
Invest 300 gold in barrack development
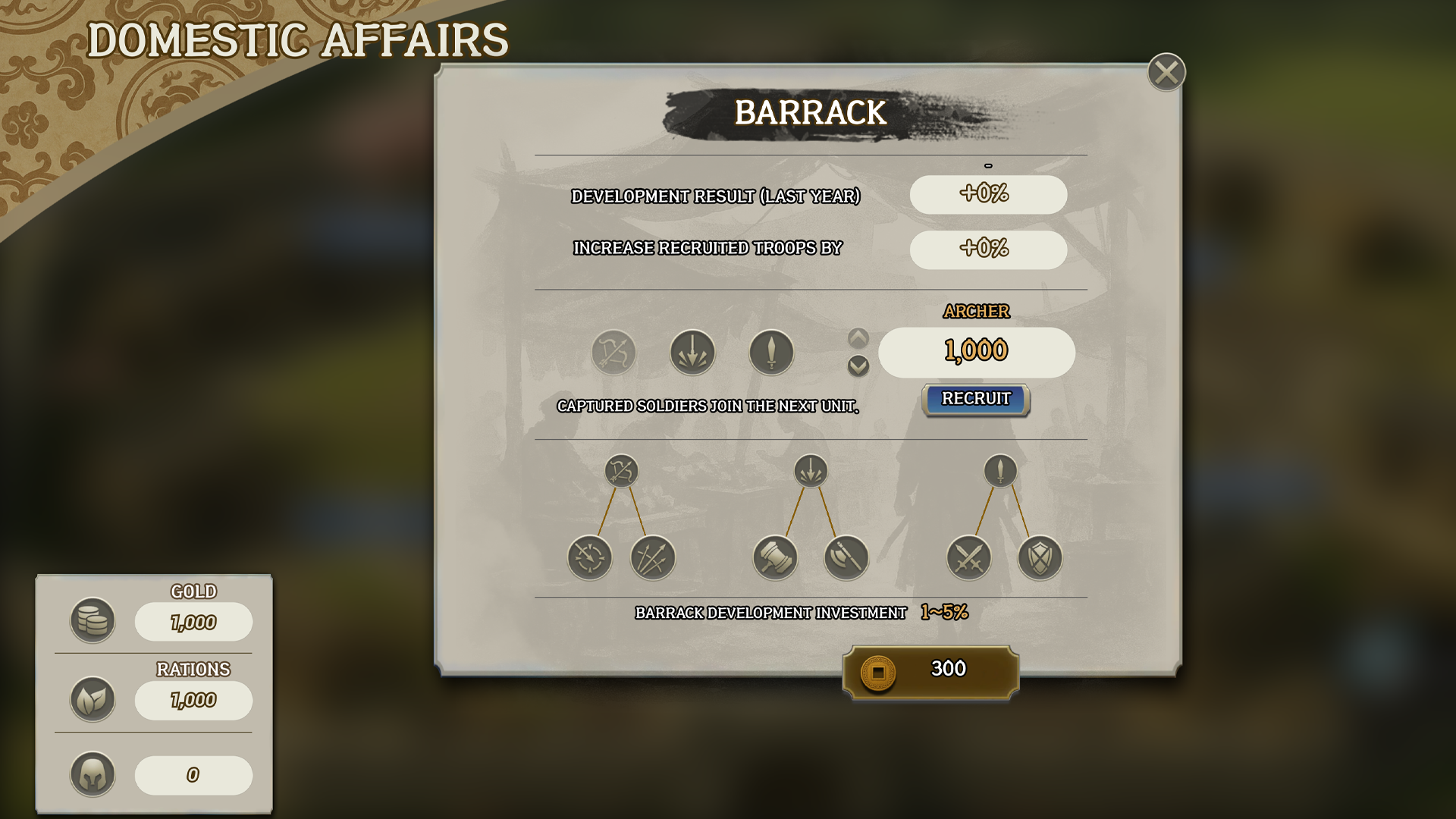tap(930, 672)
